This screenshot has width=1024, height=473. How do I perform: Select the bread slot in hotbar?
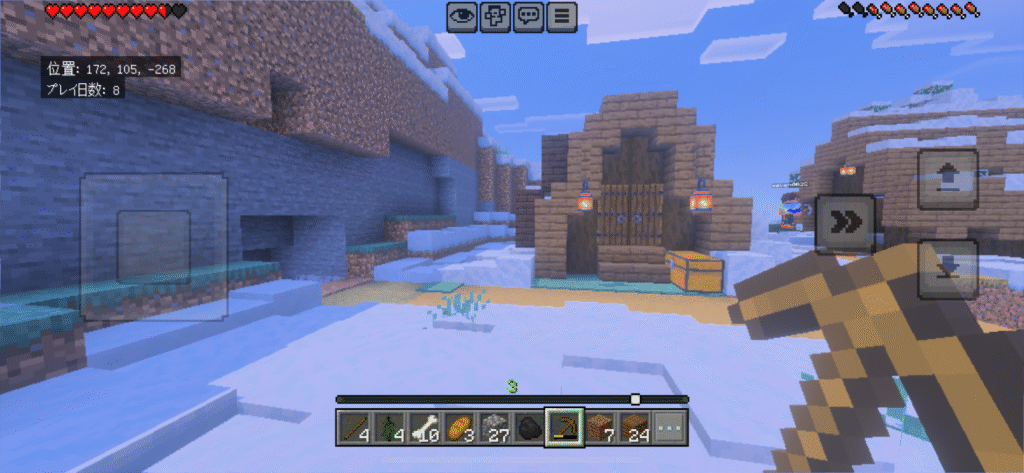[459, 428]
